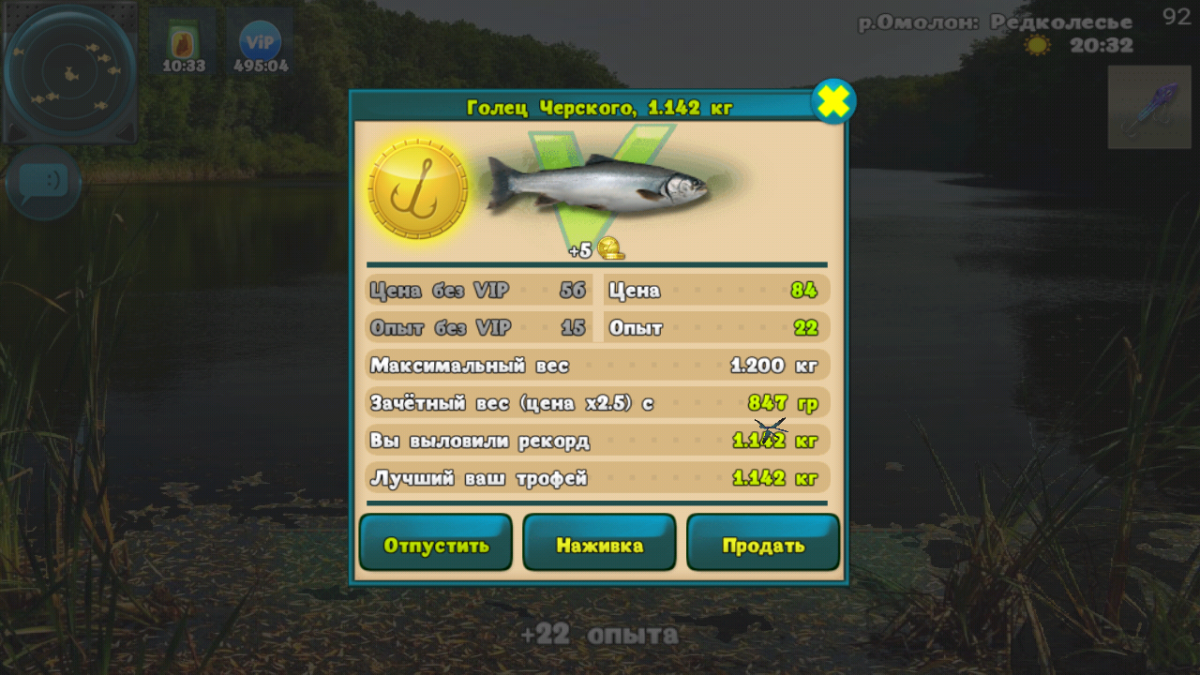Image resolution: width=1200 pixels, height=675 pixels.
Task: Open the fish radar in the corner
Action: [69, 74]
